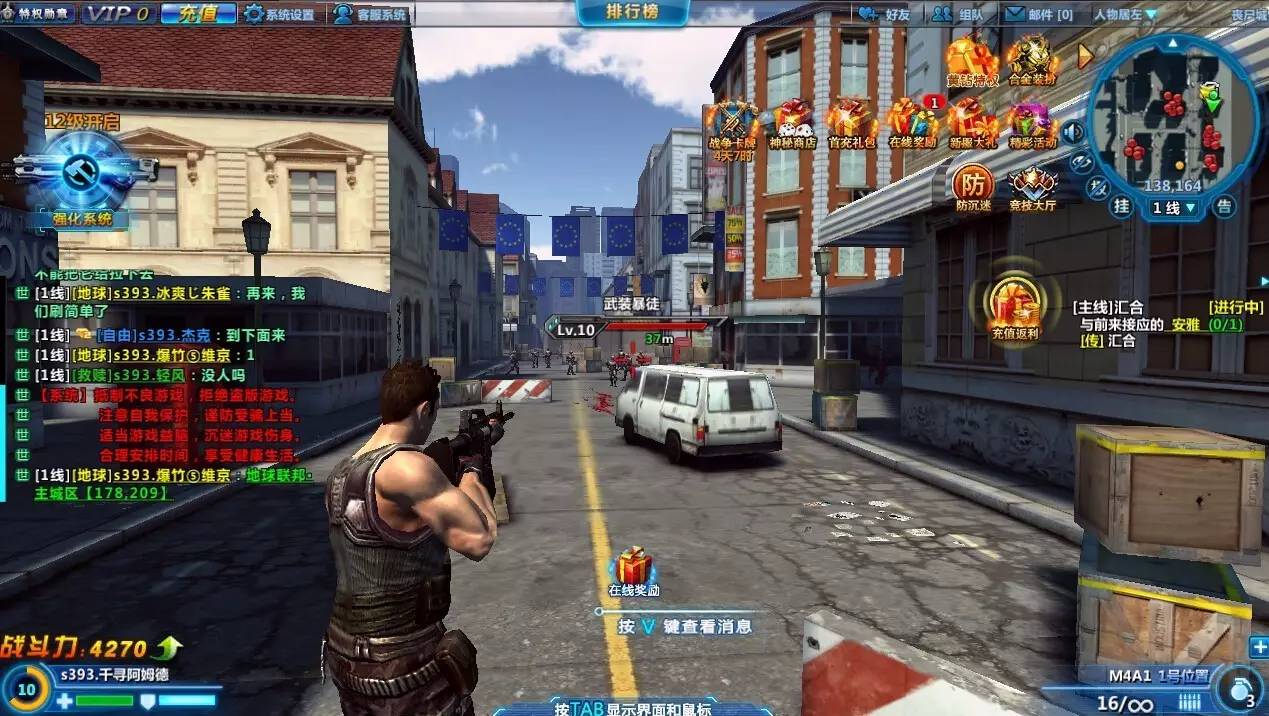Open the 首充礼包 first recharge gift
Viewport: 1269px width, 716px height.
click(851, 123)
